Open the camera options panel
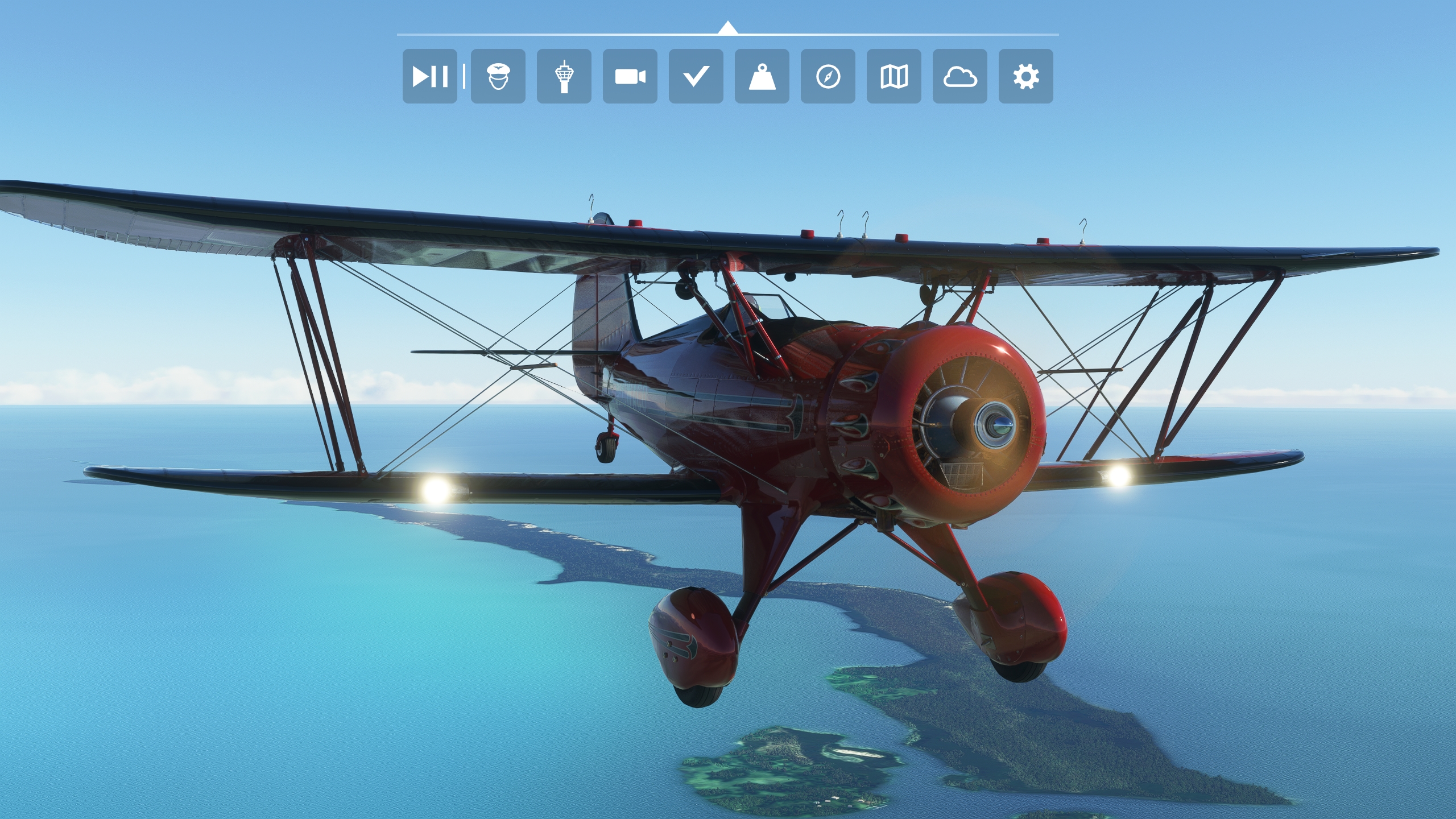The image size is (1456, 819). [x=630, y=76]
